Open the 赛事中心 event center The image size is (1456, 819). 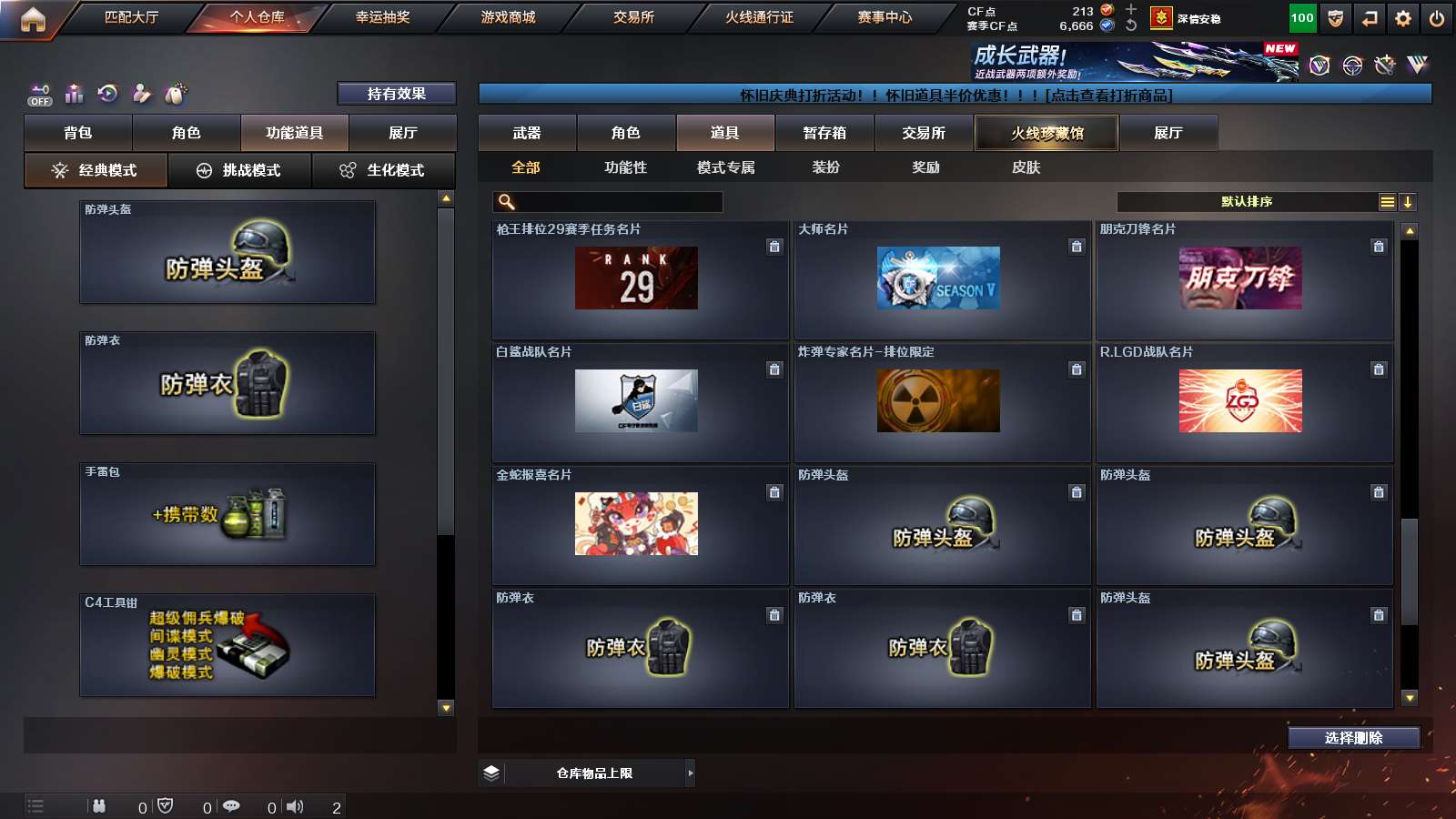pyautogui.click(x=884, y=17)
